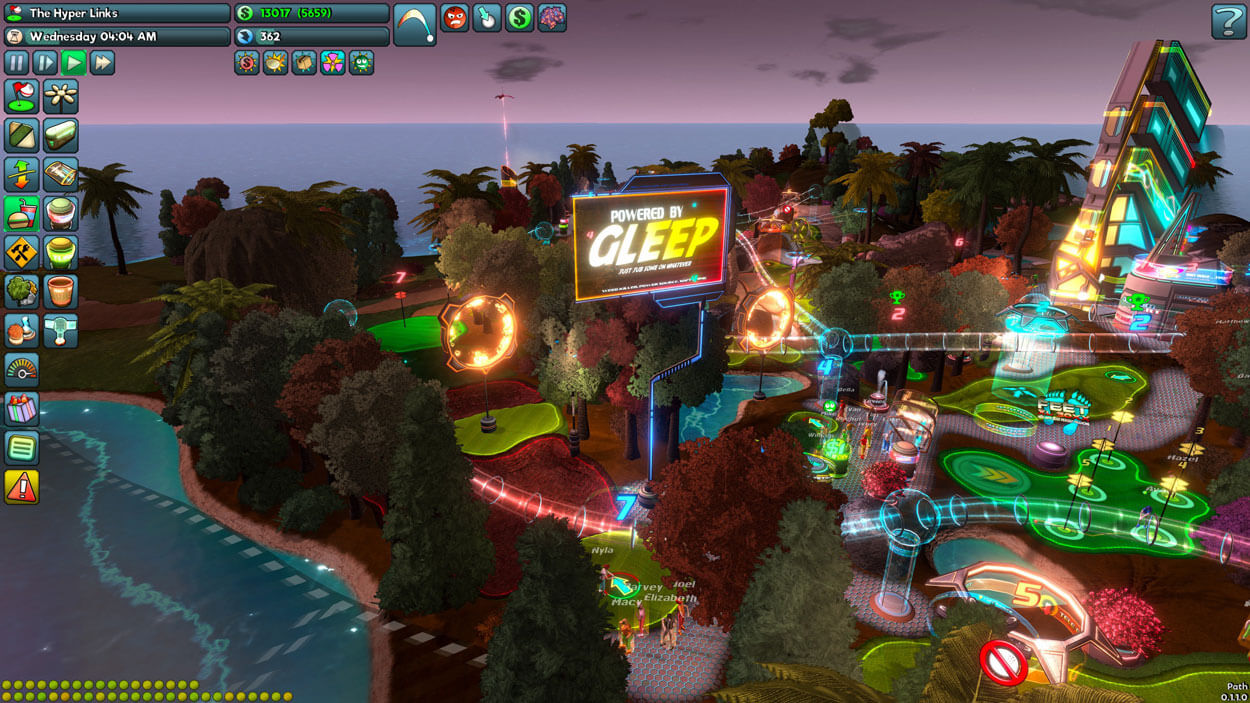The width and height of the screenshot is (1250, 703).
Task: Show the red warning alerts
Action: (21, 486)
